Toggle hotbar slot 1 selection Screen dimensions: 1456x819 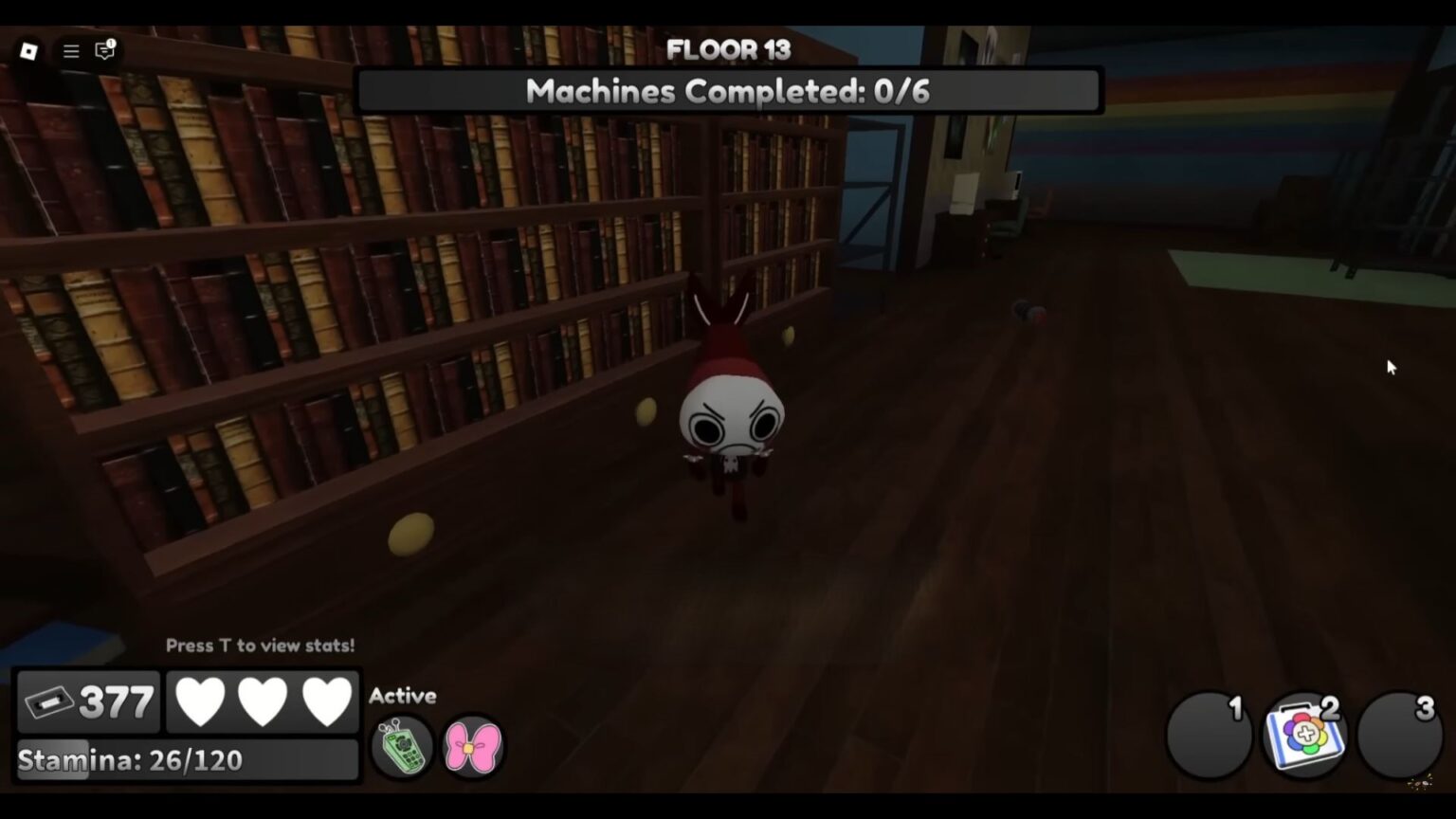[1208, 732]
